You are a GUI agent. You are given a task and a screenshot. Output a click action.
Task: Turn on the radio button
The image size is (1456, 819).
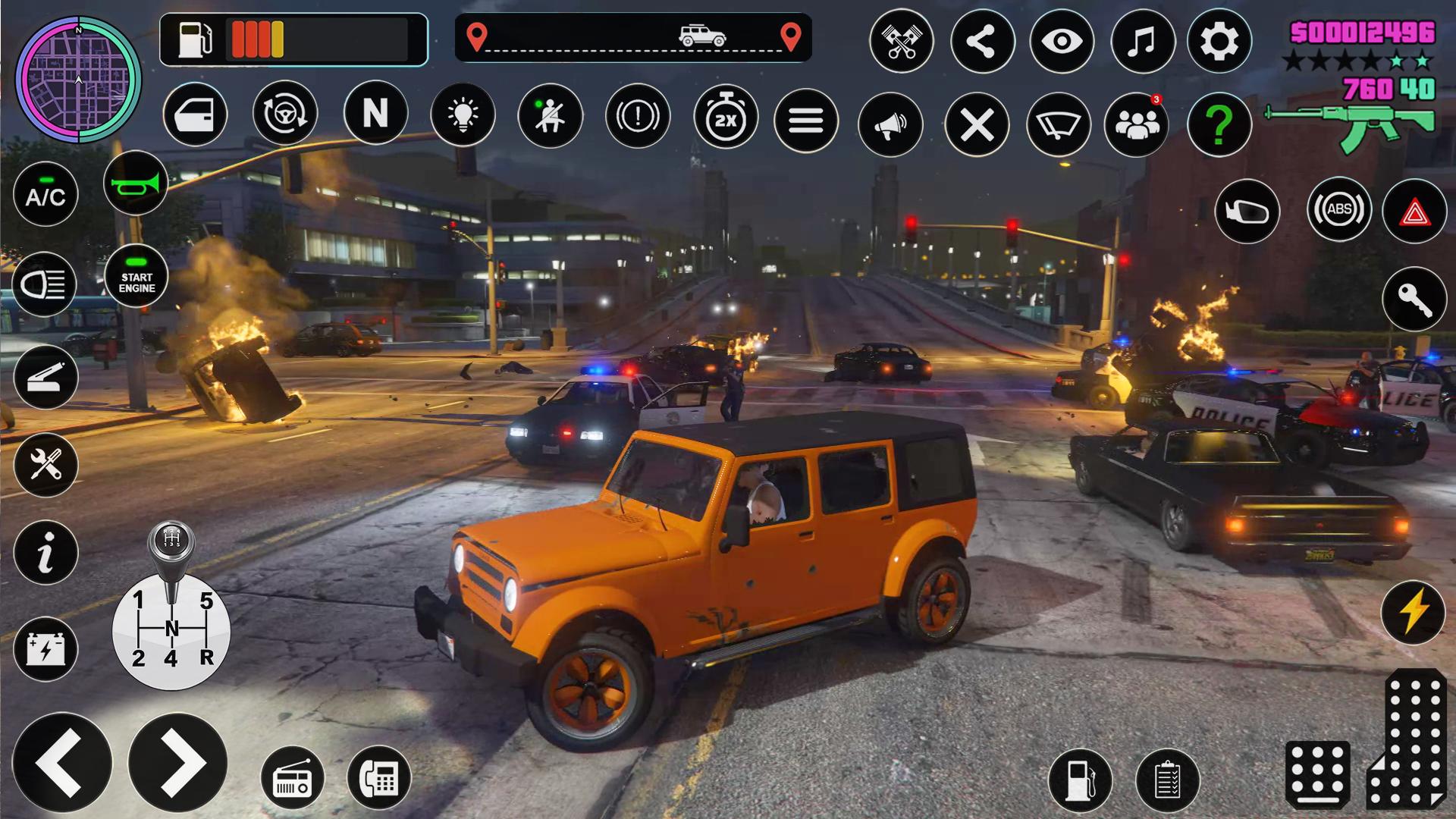[x=292, y=778]
